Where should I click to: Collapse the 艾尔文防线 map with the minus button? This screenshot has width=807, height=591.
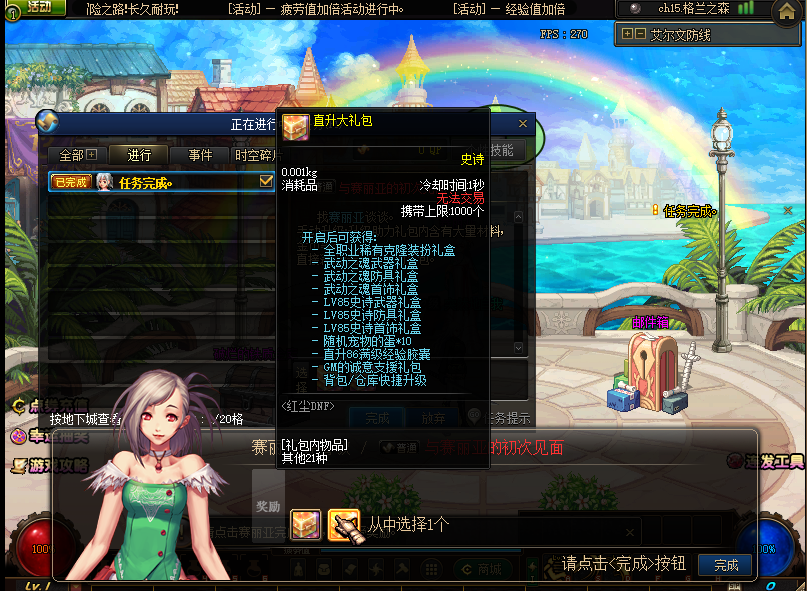pyautogui.click(x=640, y=34)
